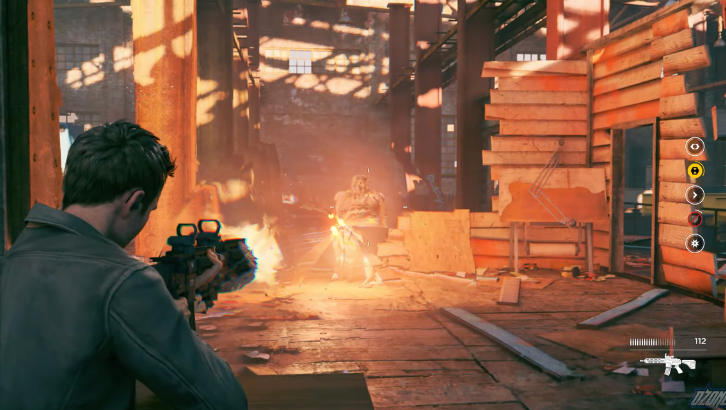Select the assault rifle weapon icon
Viewport: 726px width, 410px height.
coord(668,363)
